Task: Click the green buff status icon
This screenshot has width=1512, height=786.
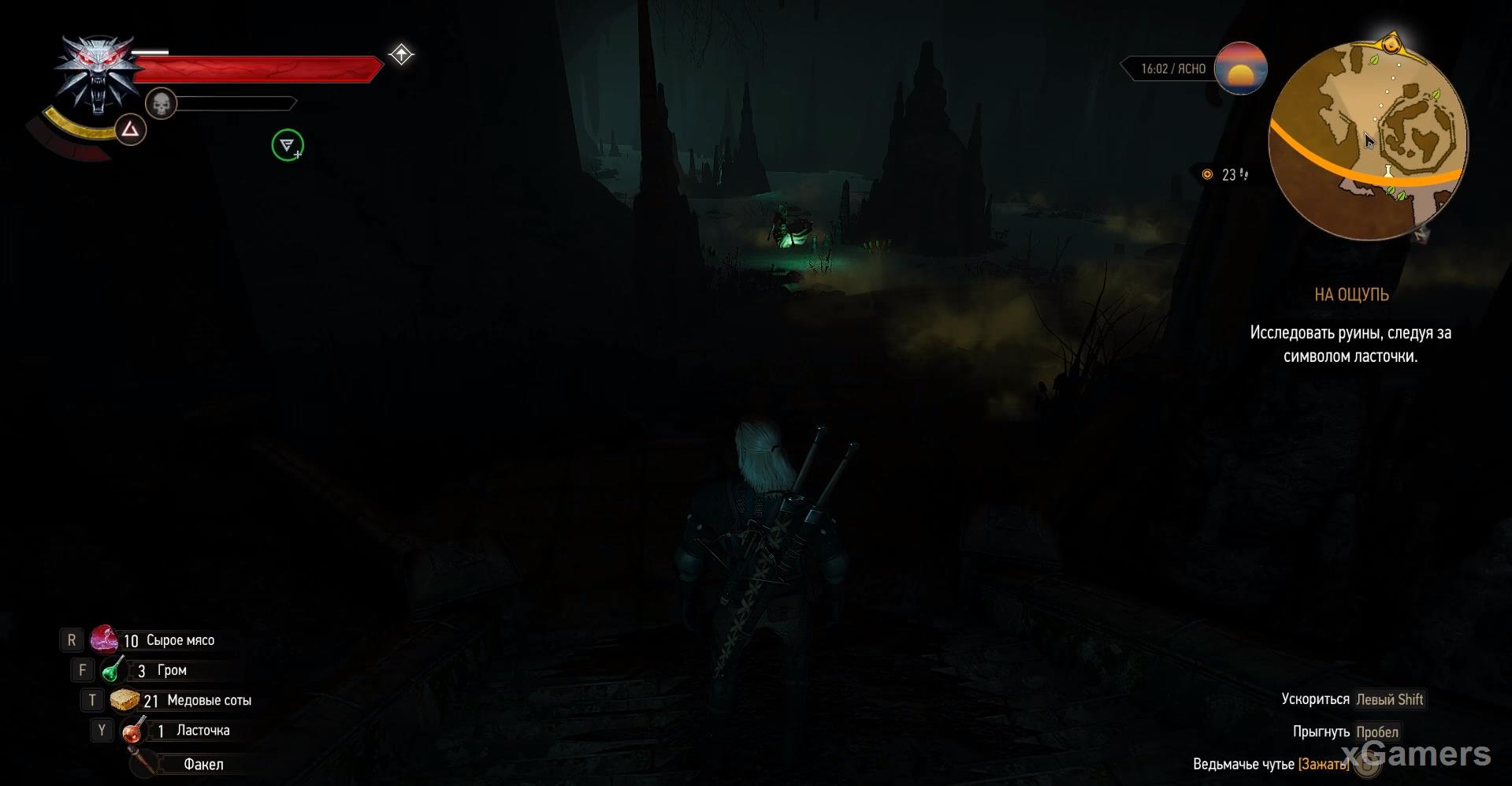Action: point(288,145)
